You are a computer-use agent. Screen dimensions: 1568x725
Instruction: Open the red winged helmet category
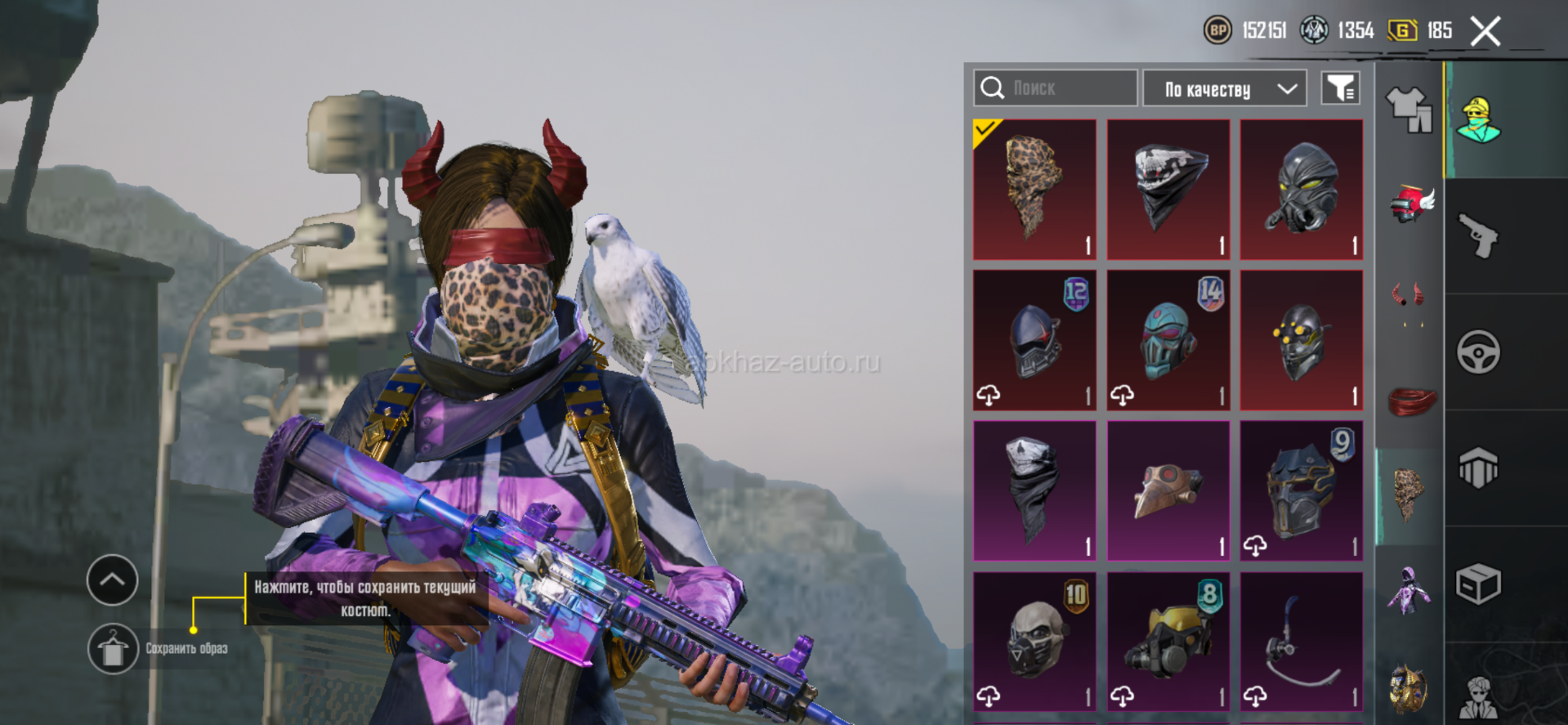[x=1410, y=204]
